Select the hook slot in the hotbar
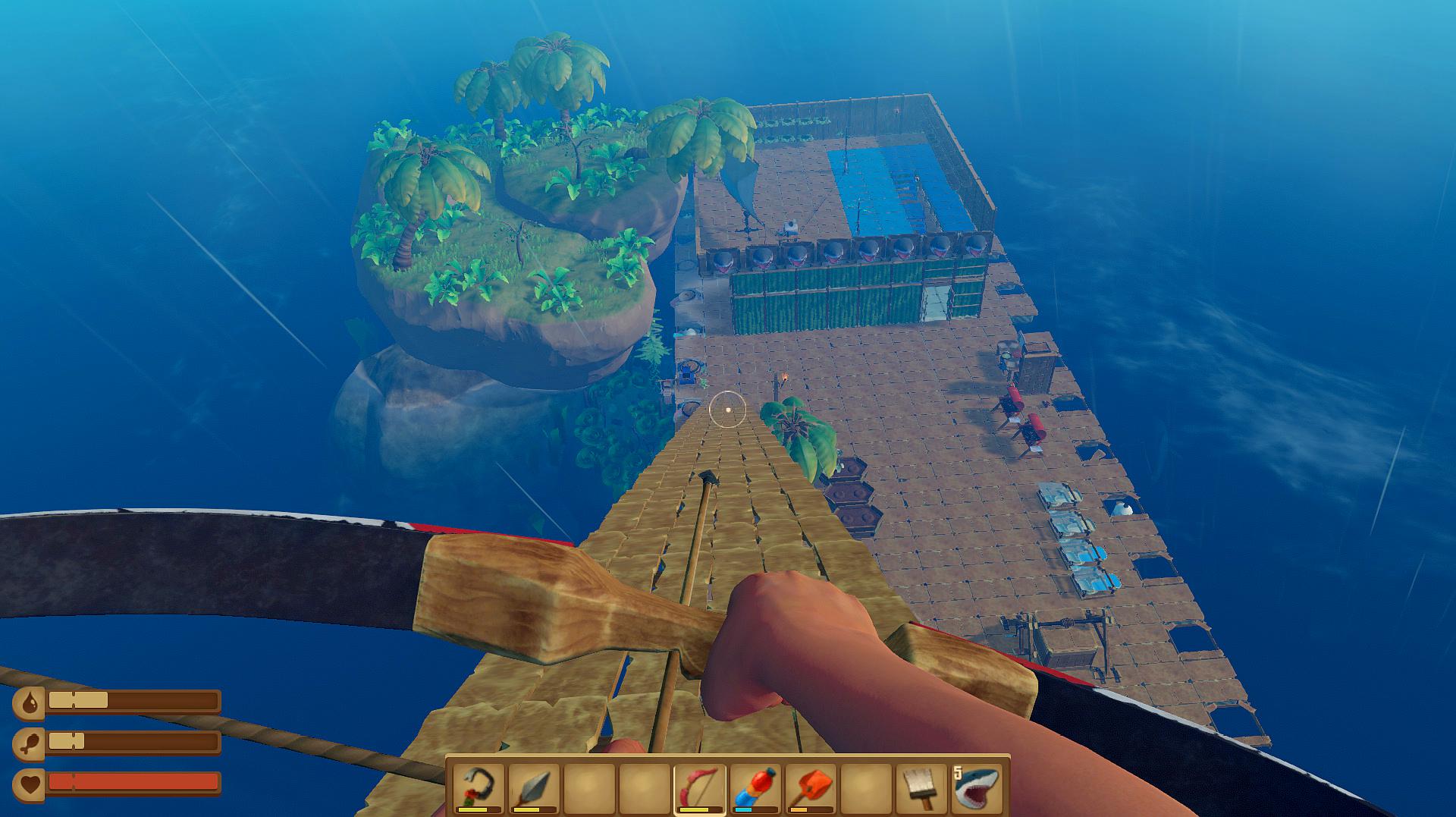Screen dimensions: 1456x817 [479, 788]
